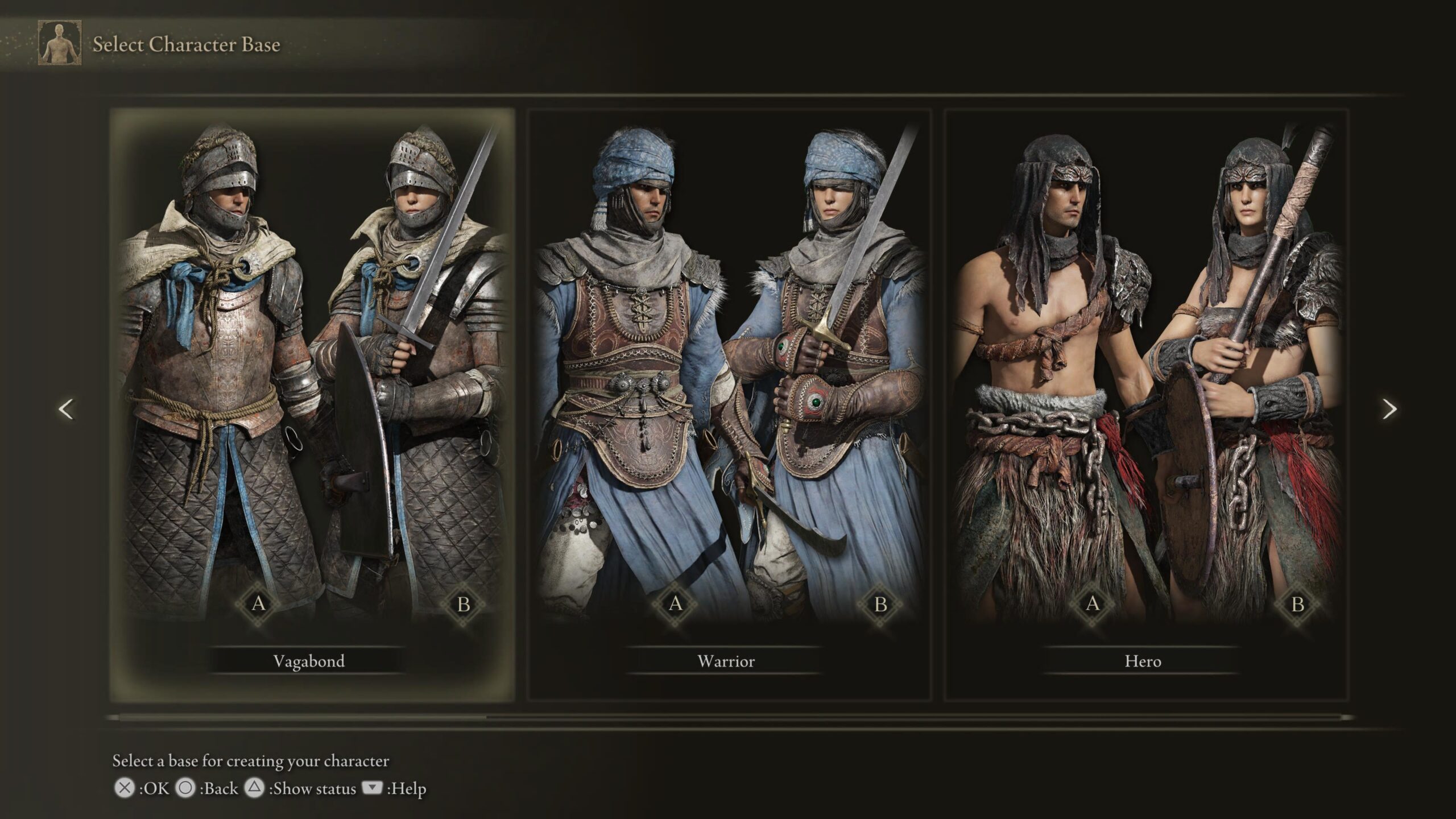The height and width of the screenshot is (819, 1456).
Task: Pick Hero body type A
Action: (1093, 603)
